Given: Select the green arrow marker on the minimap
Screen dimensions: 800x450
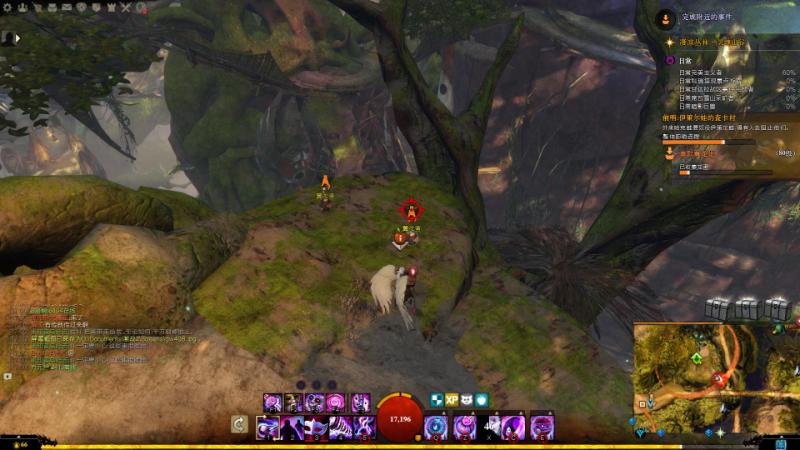Looking at the screenshot, I should [696, 357].
